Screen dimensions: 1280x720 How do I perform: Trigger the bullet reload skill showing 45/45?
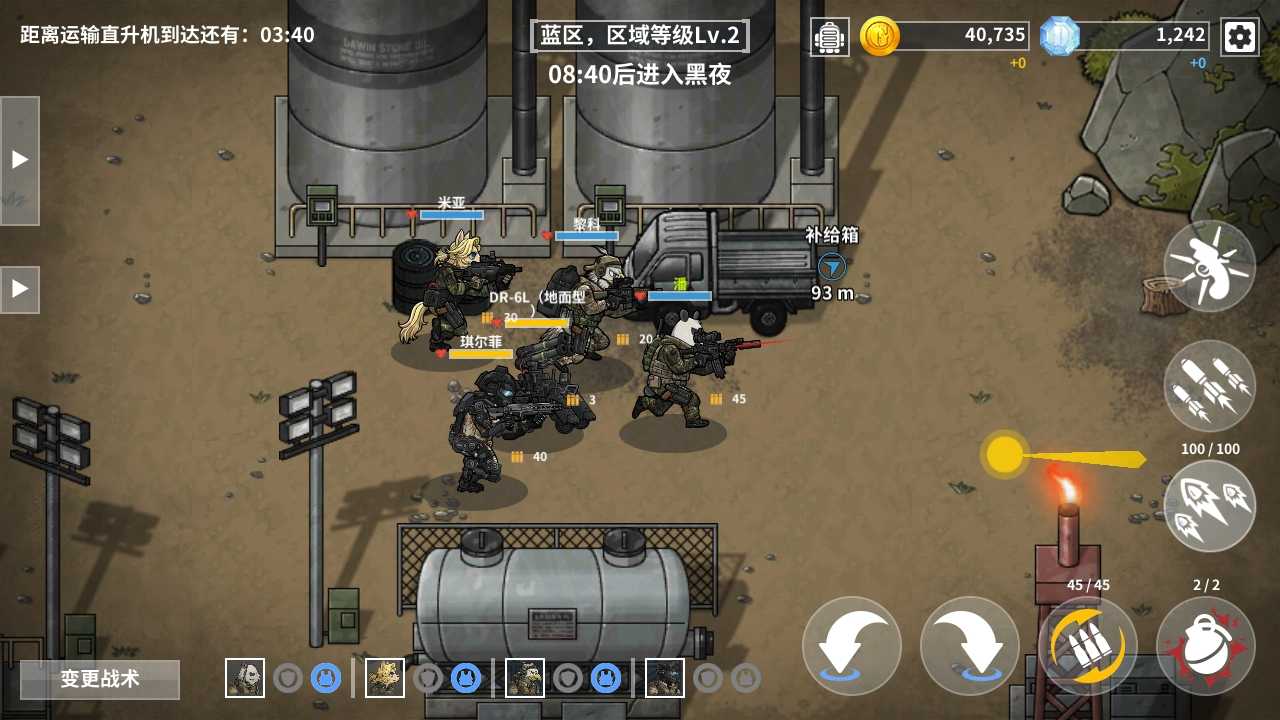pyautogui.click(x=1087, y=645)
